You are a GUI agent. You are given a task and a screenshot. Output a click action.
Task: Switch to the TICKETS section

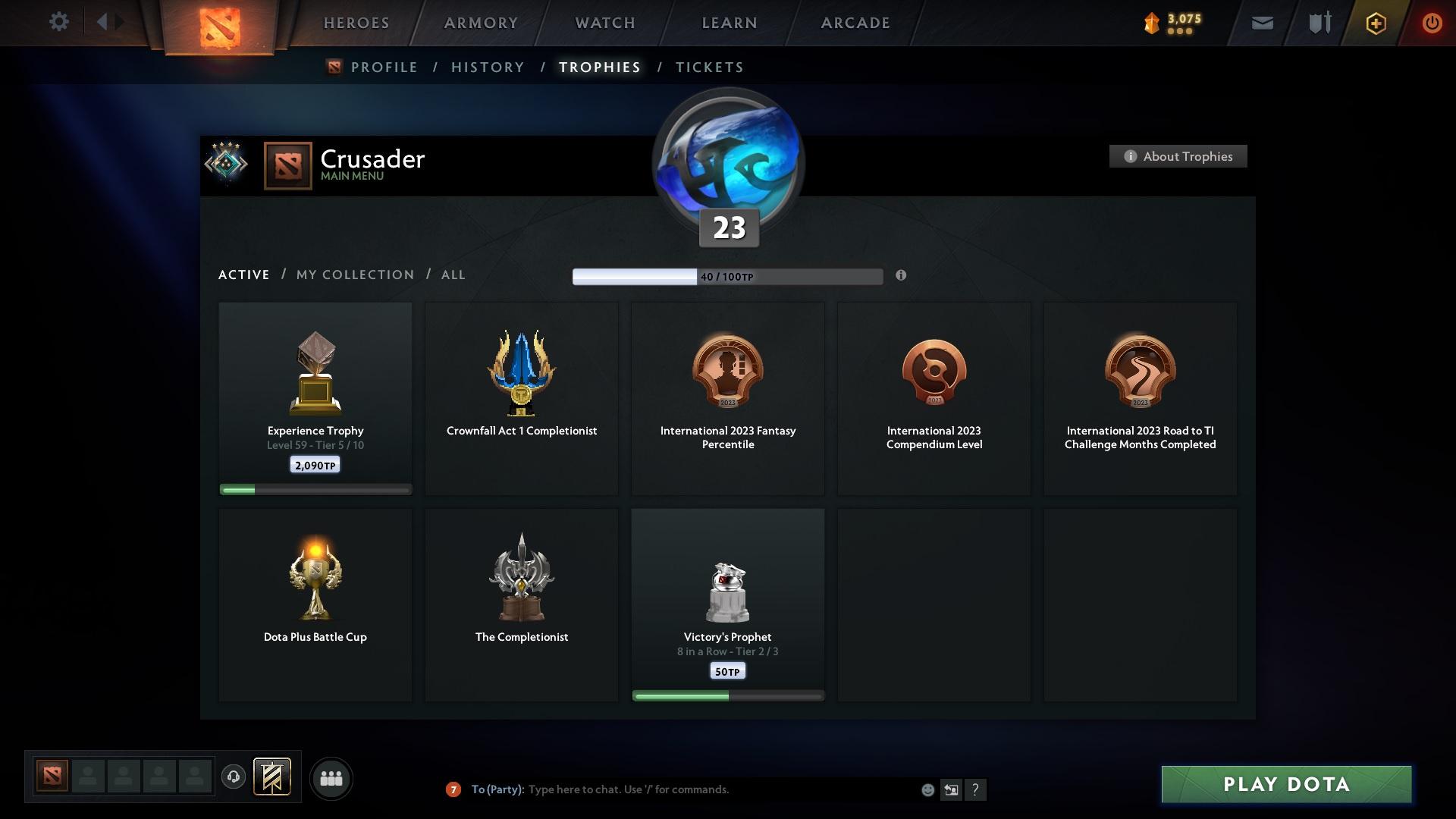click(x=709, y=67)
